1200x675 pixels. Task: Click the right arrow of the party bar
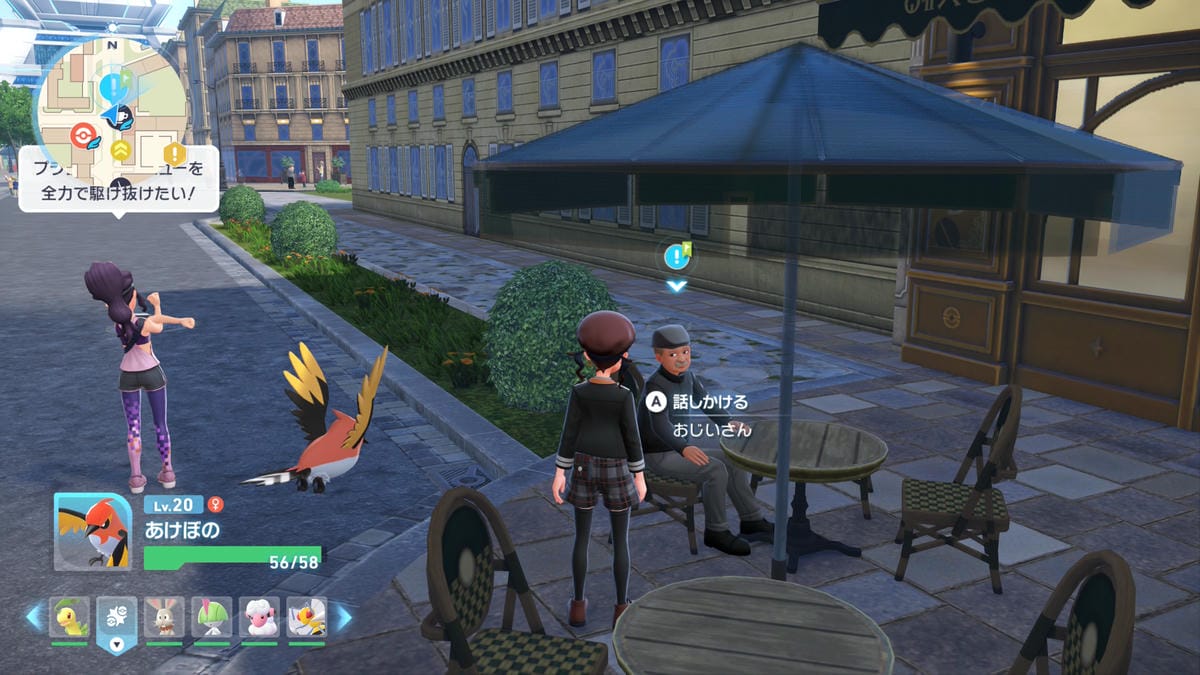tap(343, 617)
